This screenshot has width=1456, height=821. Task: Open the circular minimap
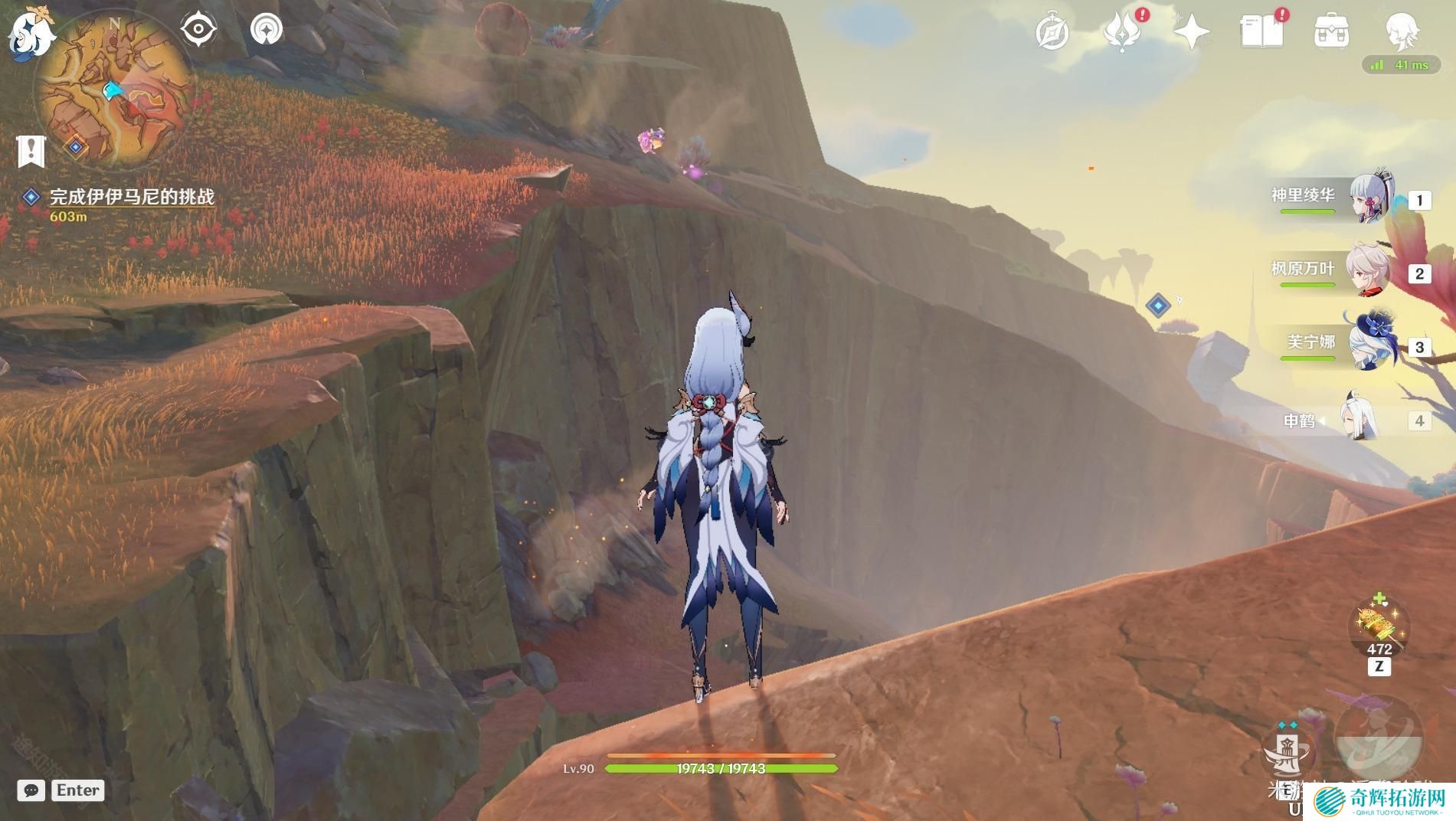tap(113, 90)
